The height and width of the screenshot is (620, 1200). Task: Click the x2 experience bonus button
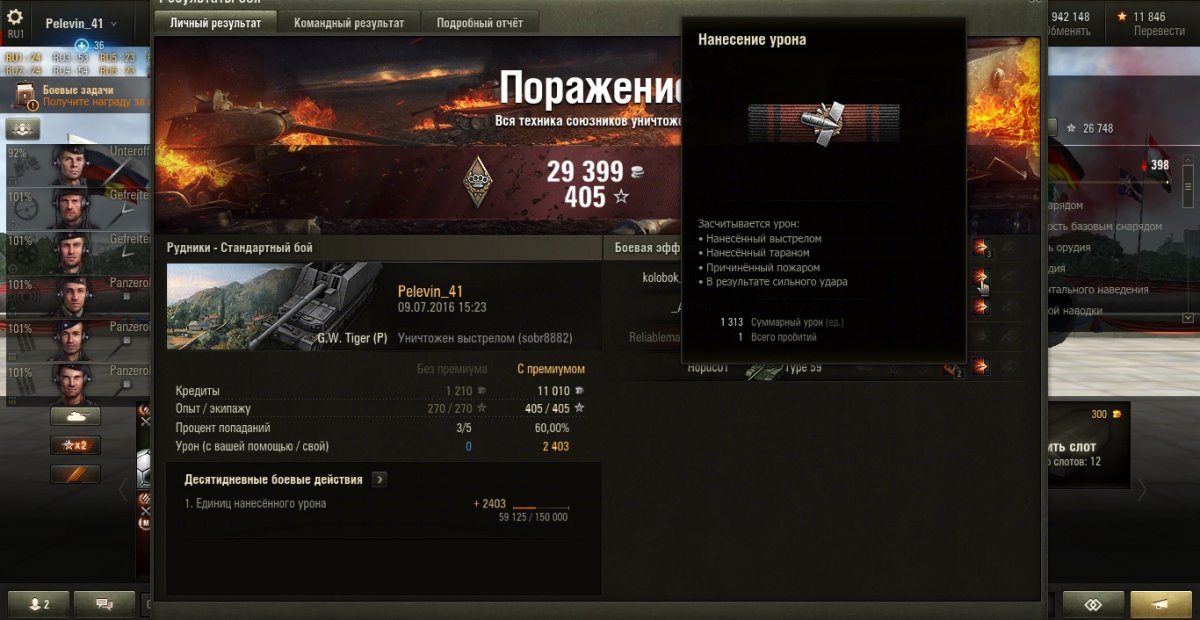75,445
